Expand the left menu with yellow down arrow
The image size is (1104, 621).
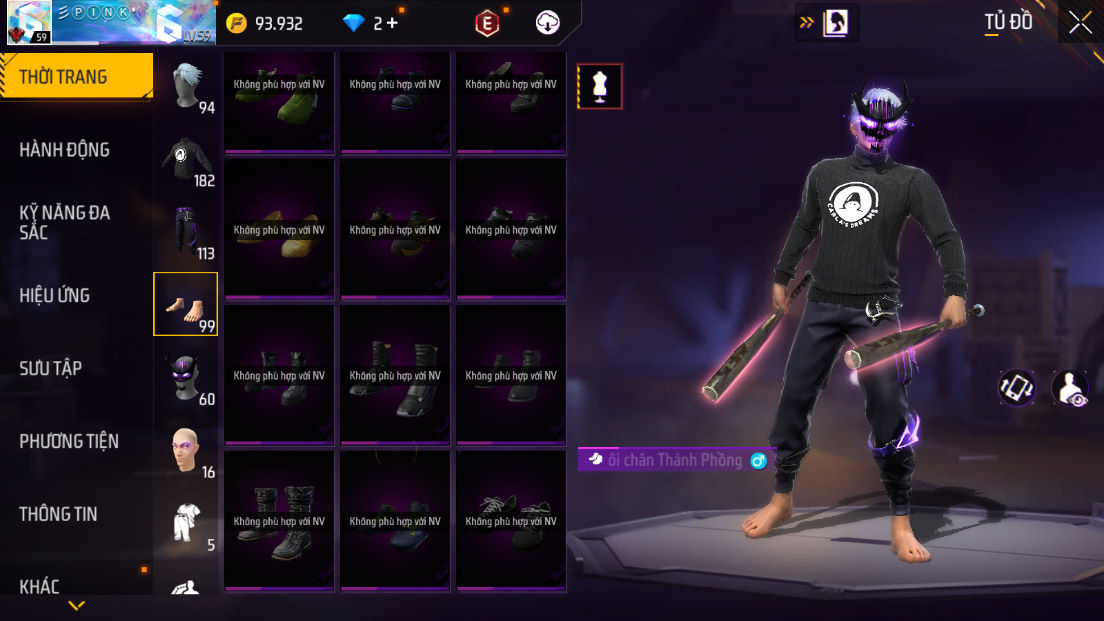pos(76,605)
